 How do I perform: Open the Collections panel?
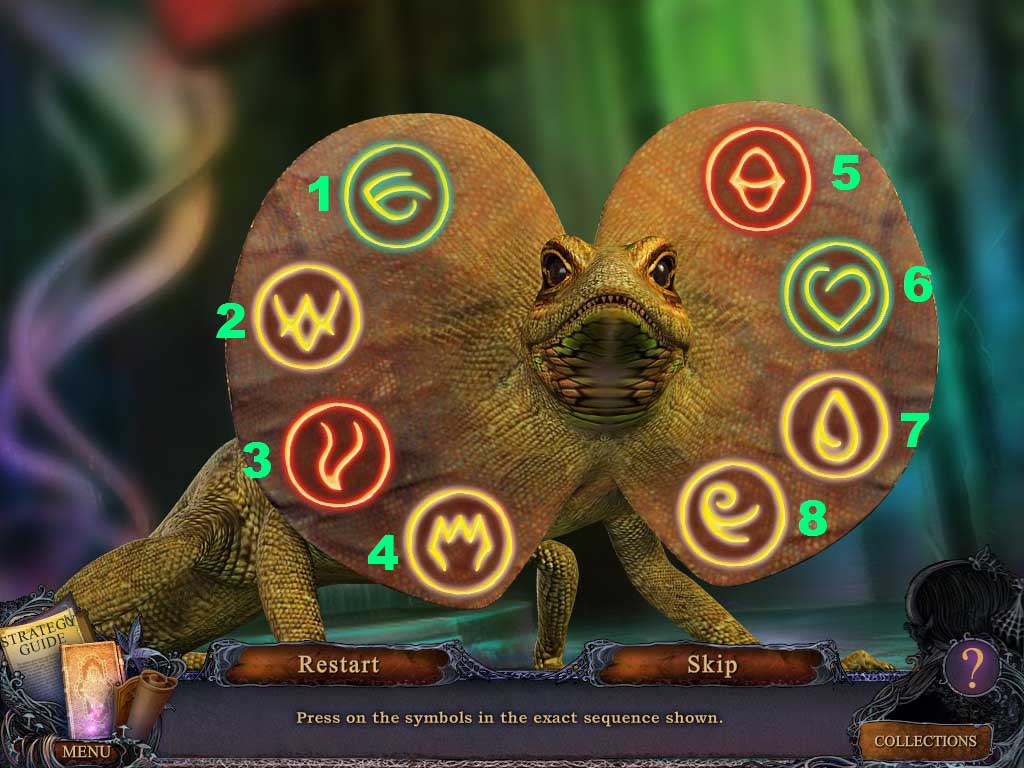(925, 741)
